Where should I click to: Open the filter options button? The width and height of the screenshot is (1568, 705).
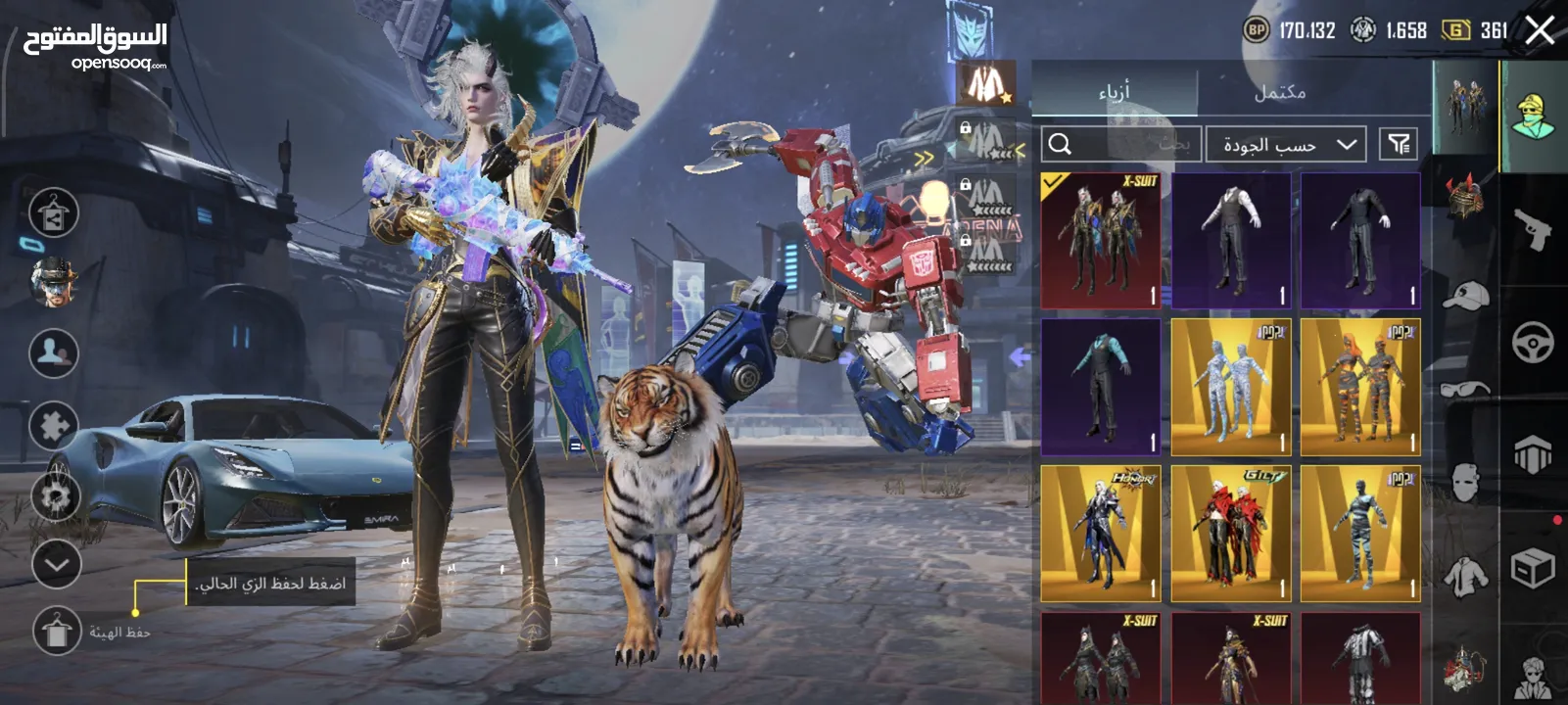[1398, 145]
